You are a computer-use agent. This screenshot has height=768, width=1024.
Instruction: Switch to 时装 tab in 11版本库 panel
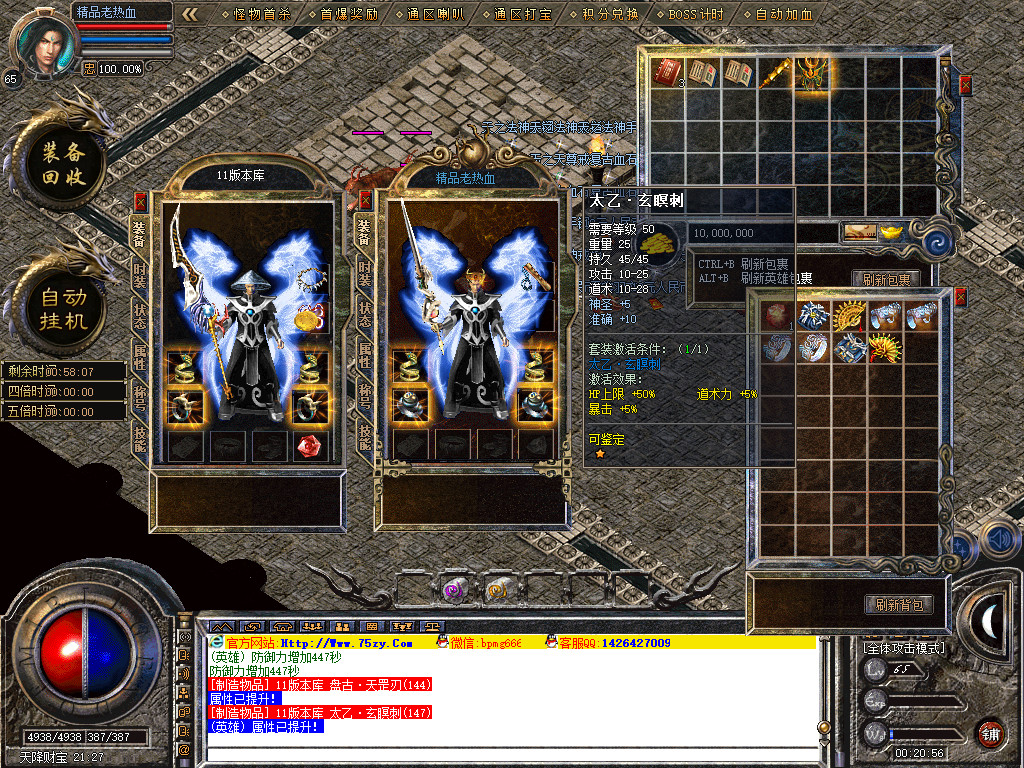[x=140, y=274]
